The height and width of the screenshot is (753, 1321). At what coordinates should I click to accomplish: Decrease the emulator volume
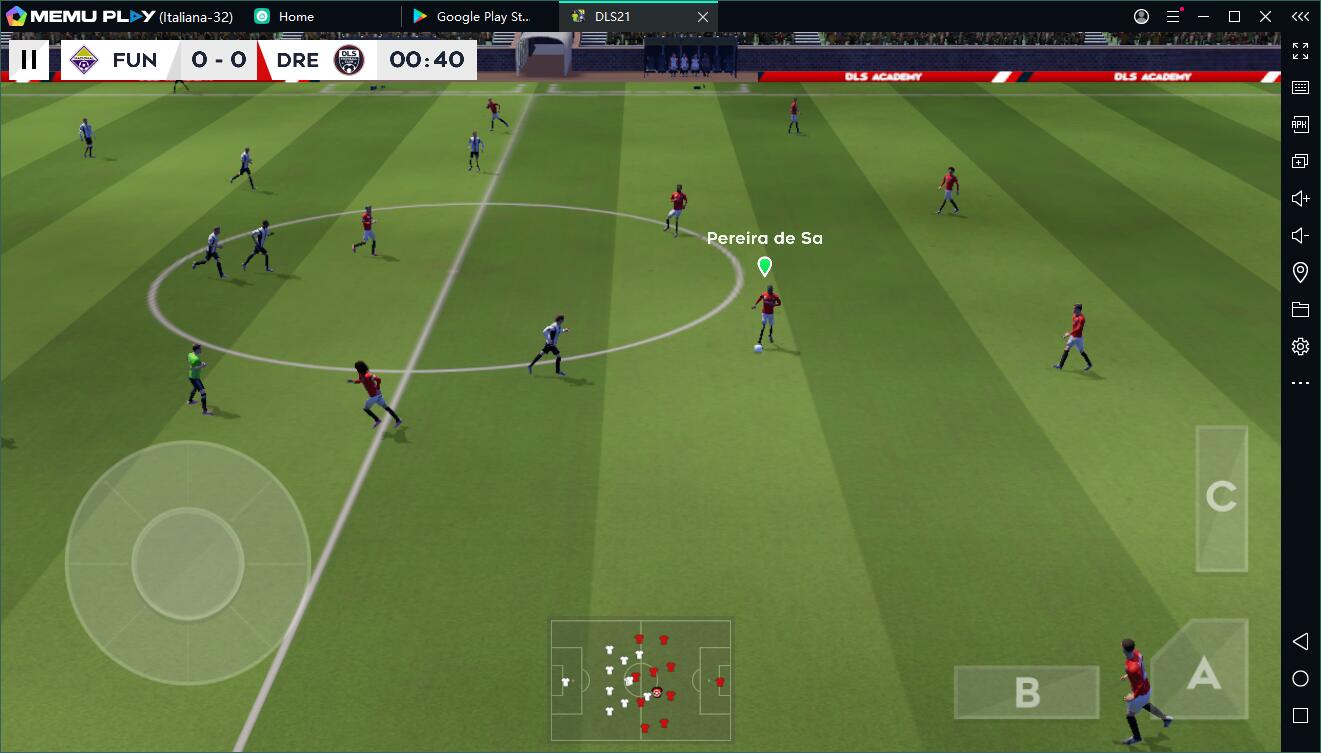pyautogui.click(x=1300, y=234)
